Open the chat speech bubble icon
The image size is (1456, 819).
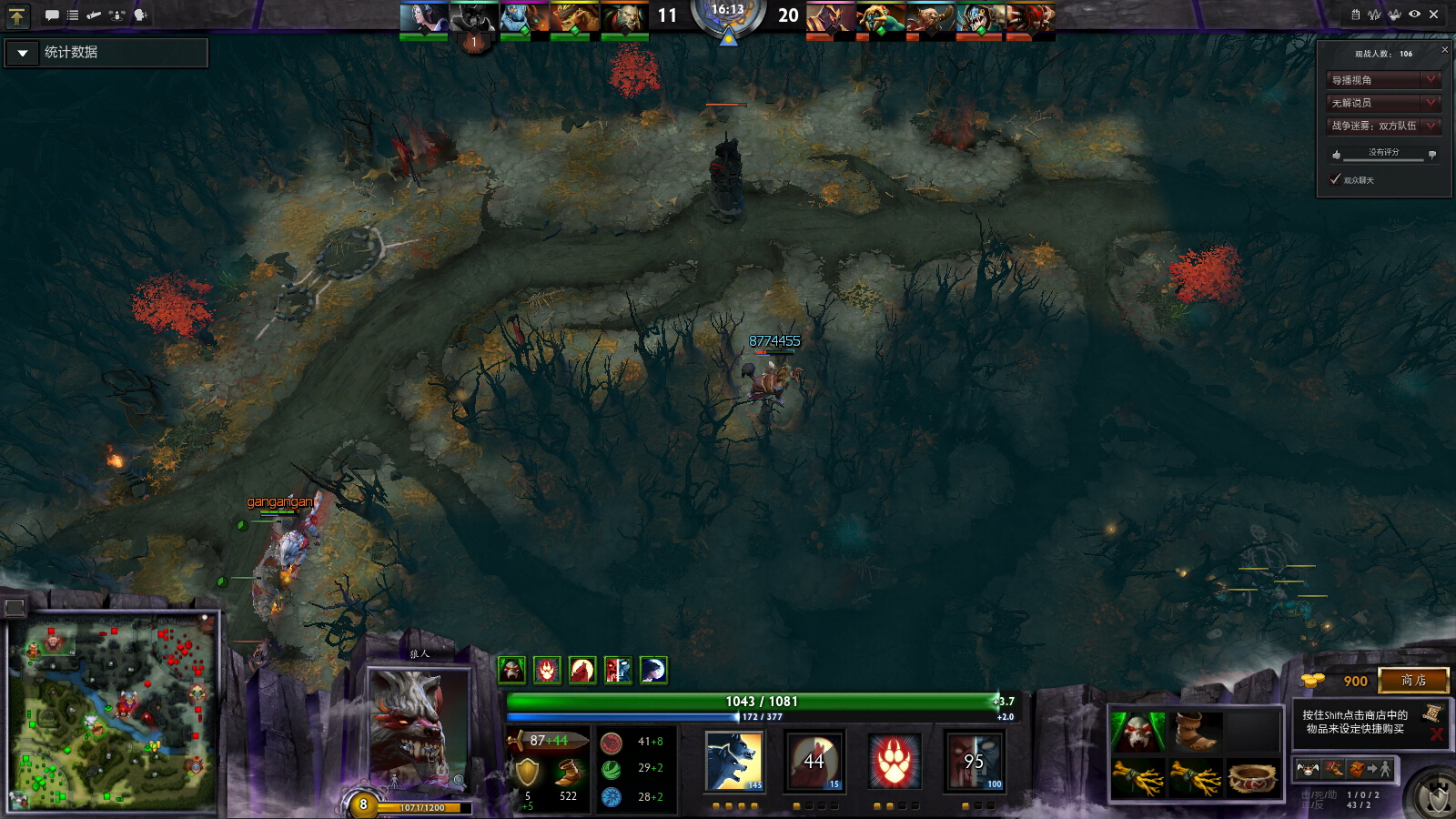(52, 15)
